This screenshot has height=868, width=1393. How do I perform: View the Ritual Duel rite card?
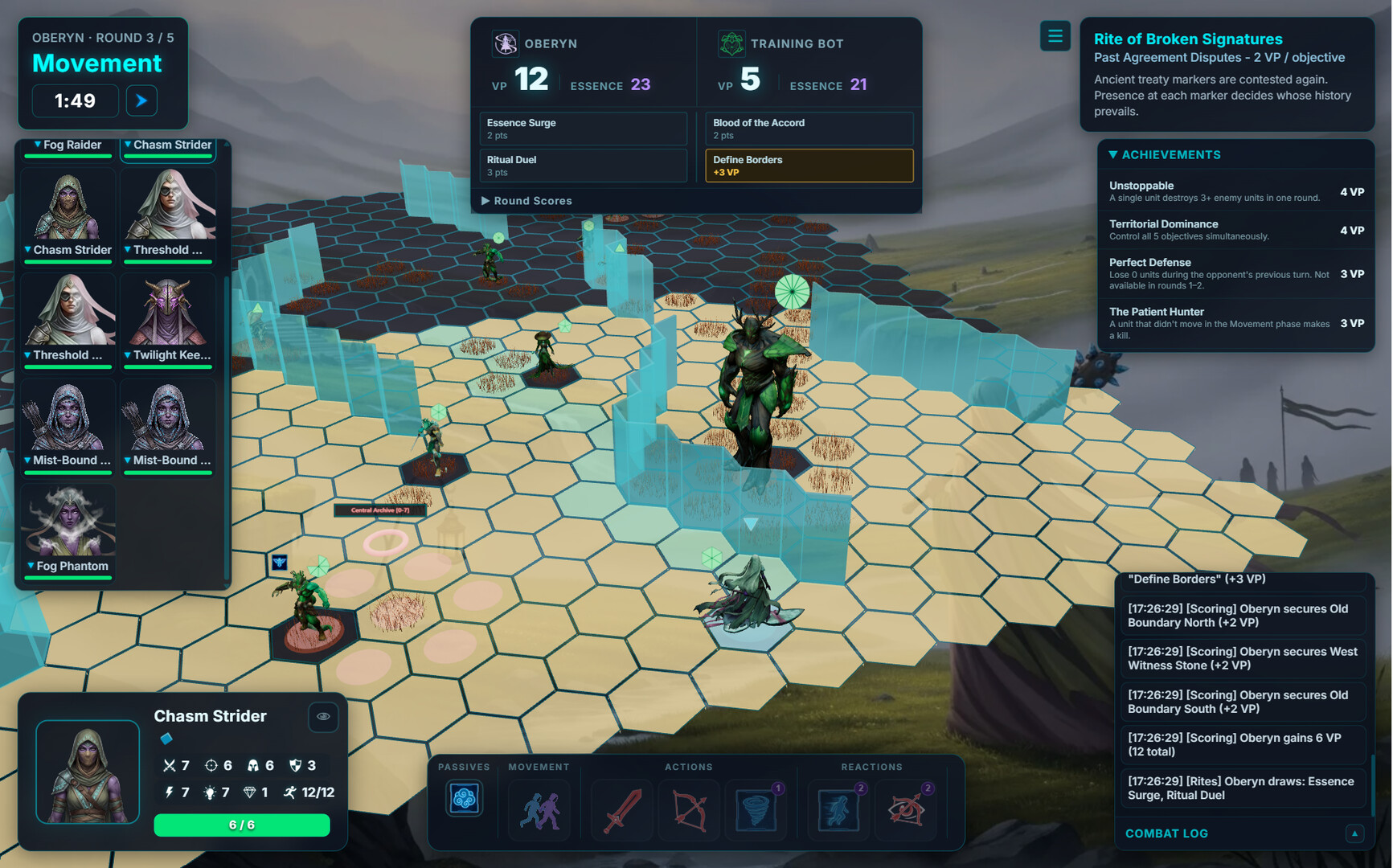coord(583,166)
